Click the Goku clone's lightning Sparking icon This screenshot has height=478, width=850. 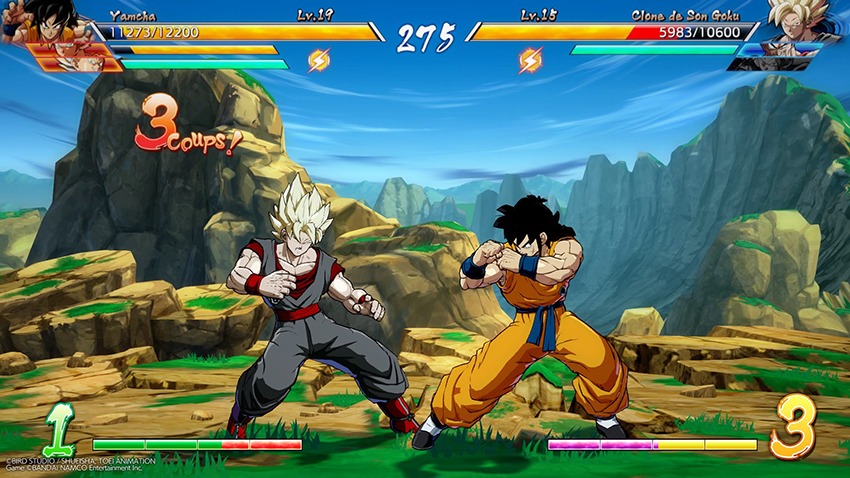pyautogui.click(x=529, y=60)
